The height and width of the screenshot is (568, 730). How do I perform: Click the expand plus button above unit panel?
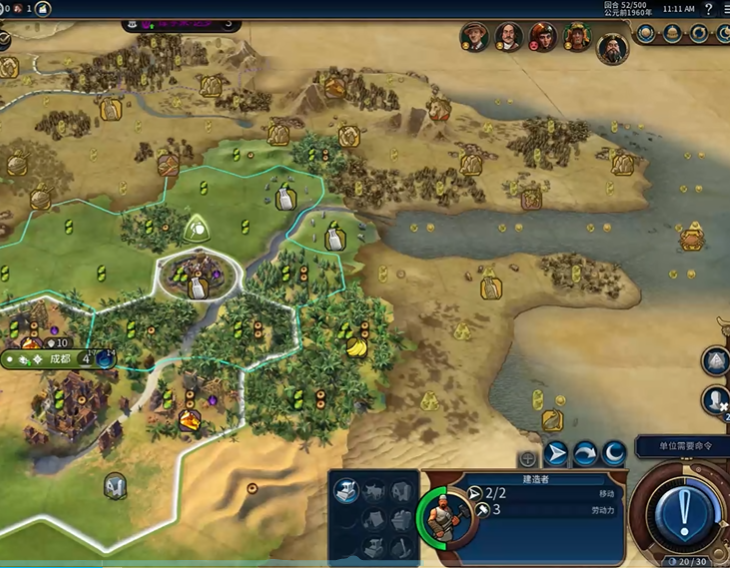pos(527,459)
